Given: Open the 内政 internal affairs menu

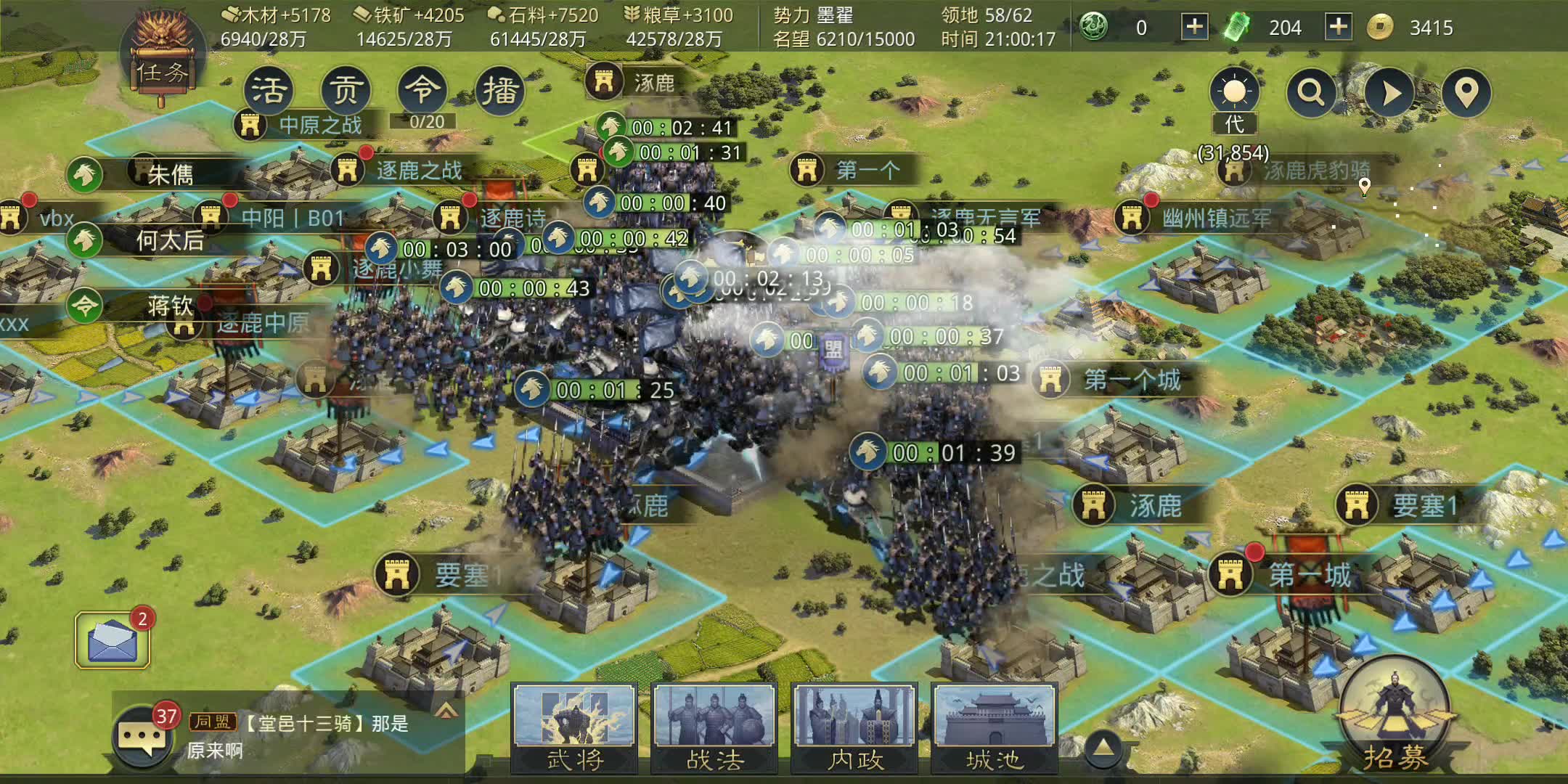Looking at the screenshot, I should pyautogui.click(x=854, y=727).
